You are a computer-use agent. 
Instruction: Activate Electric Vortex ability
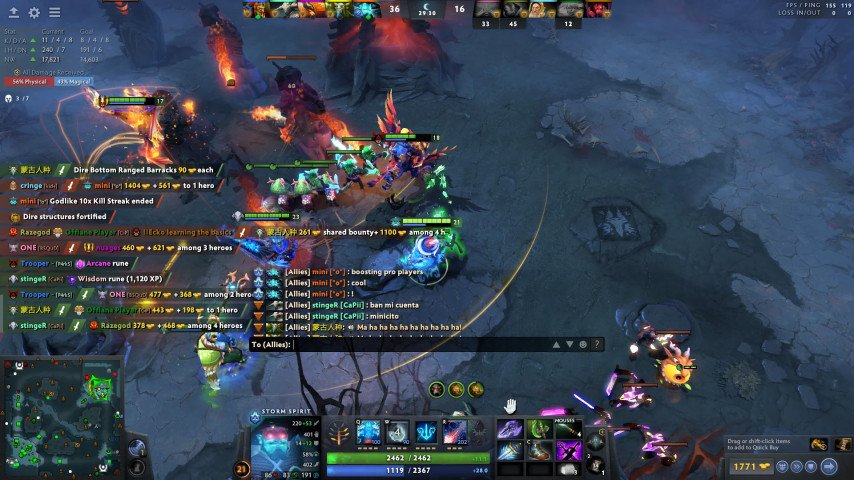coord(399,432)
